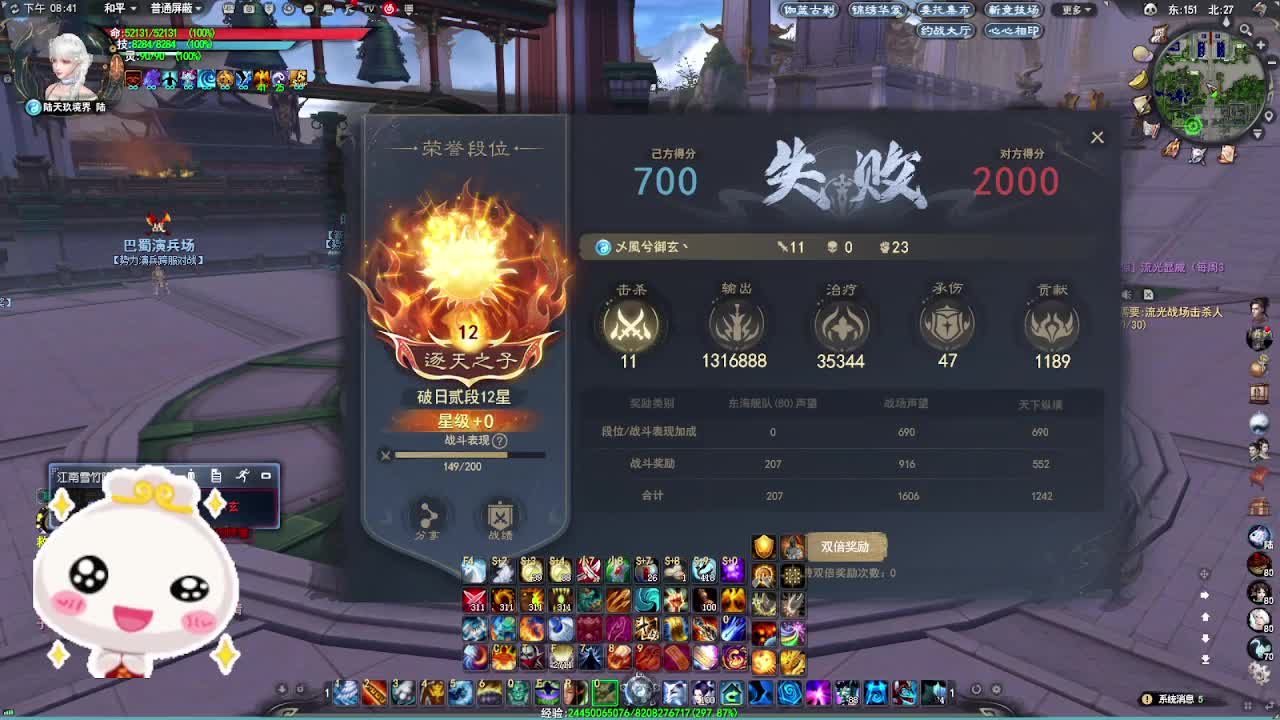Screen dimensions: 1280x720
Task: Click the 承伤 (damage taken) stat icon
Action: pos(946,323)
